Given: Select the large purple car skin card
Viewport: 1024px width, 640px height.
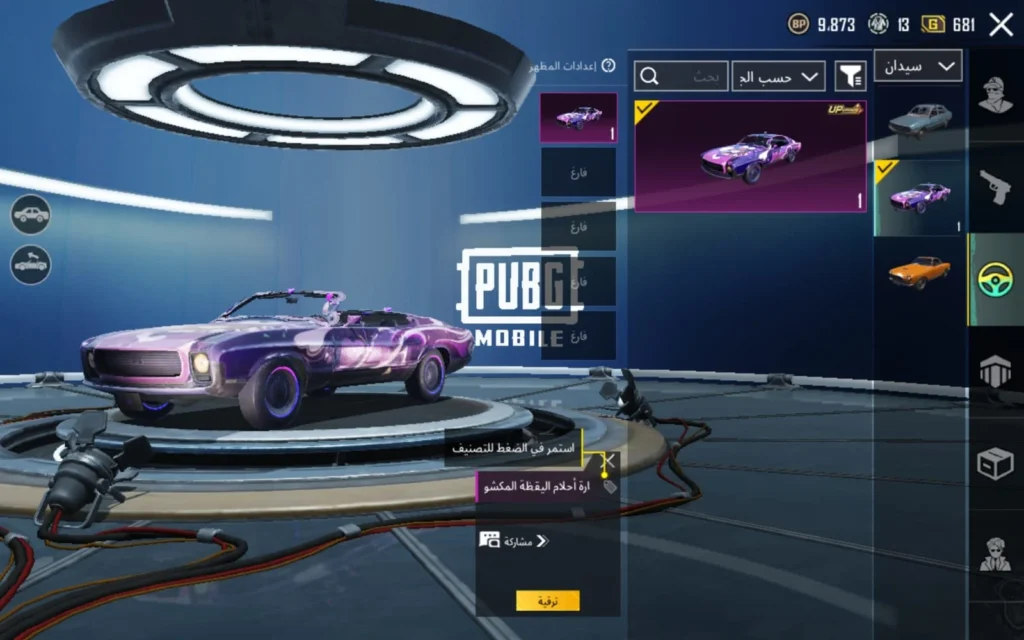Looking at the screenshot, I should pyautogui.click(x=750, y=155).
